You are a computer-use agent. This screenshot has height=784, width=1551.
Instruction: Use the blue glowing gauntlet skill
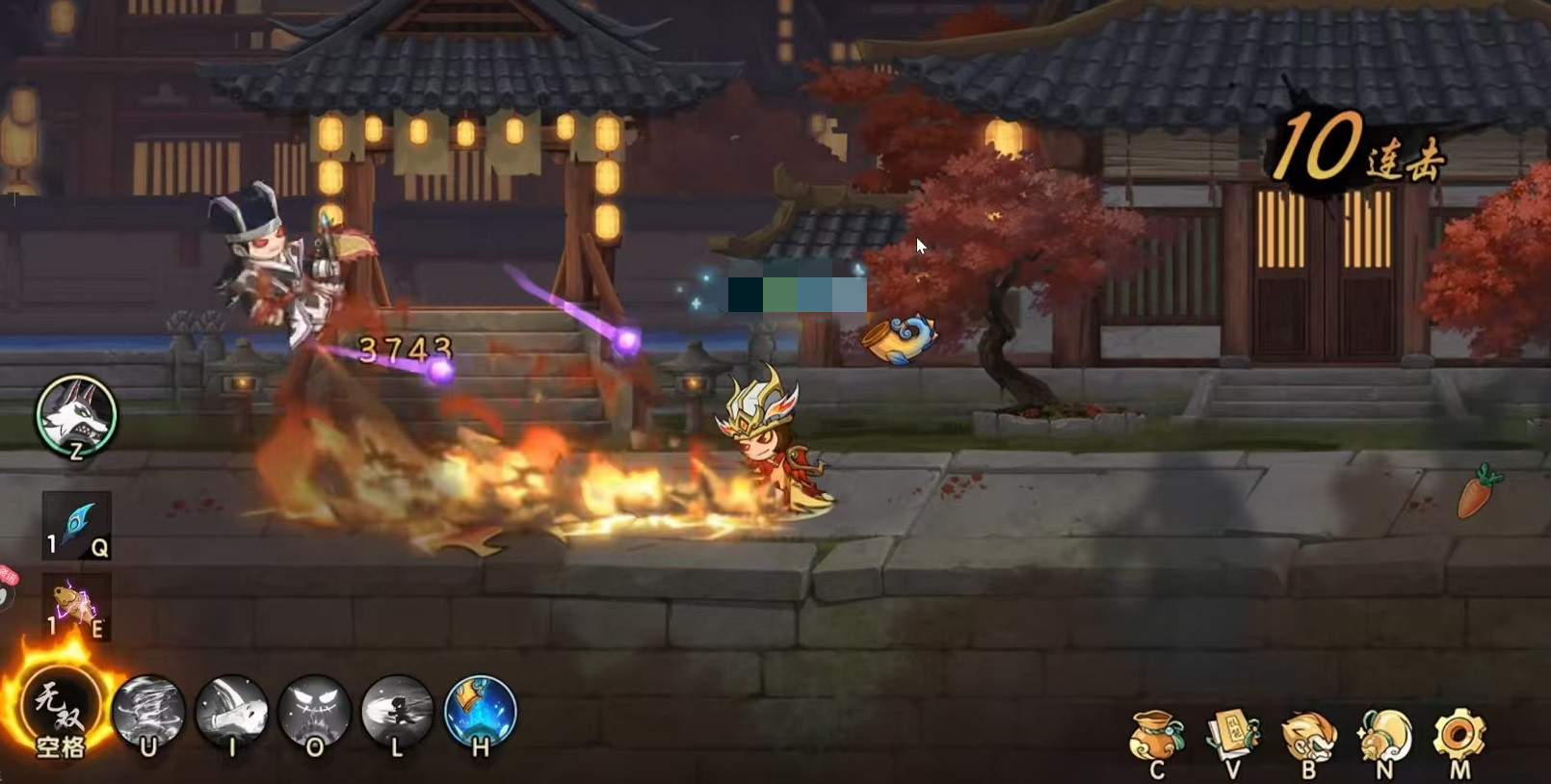click(x=480, y=711)
